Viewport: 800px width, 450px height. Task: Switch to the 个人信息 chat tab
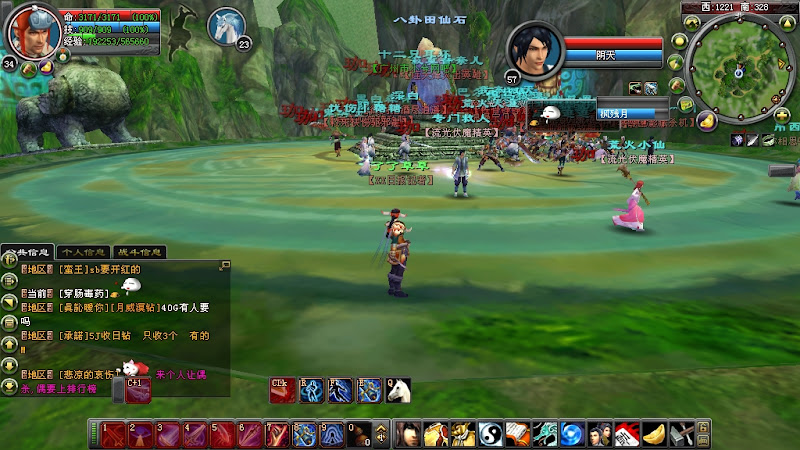(82, 252)
